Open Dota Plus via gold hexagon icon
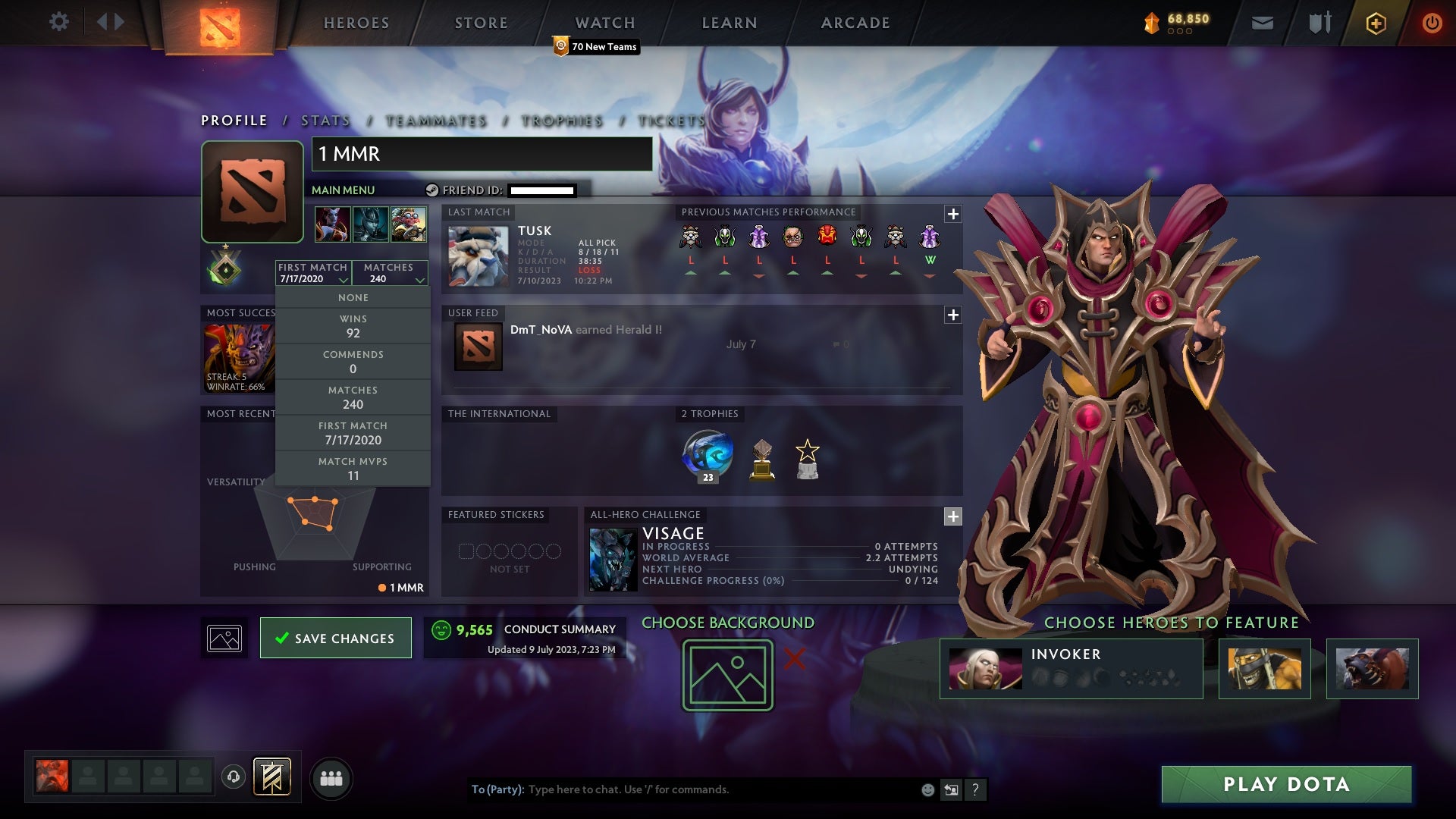The width and height of the screenshot is (1456, 819). [x=1375, y=23]
